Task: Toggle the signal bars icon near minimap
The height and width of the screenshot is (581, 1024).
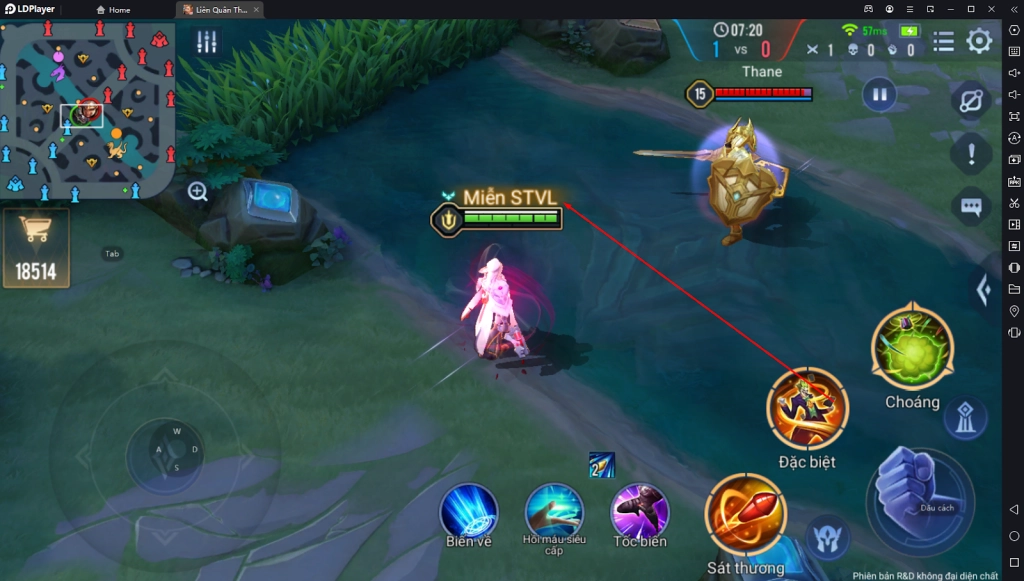Action: click(207, 42)
